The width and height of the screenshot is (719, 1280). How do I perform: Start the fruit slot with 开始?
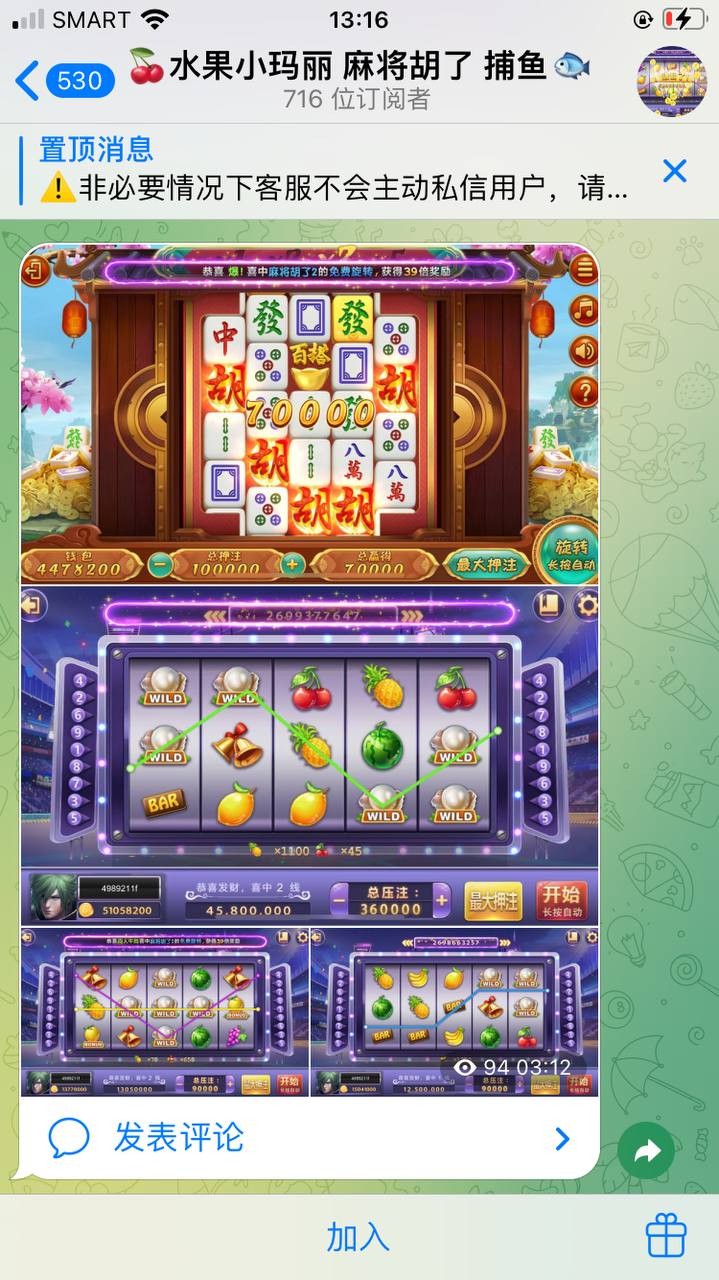point(560,899)
